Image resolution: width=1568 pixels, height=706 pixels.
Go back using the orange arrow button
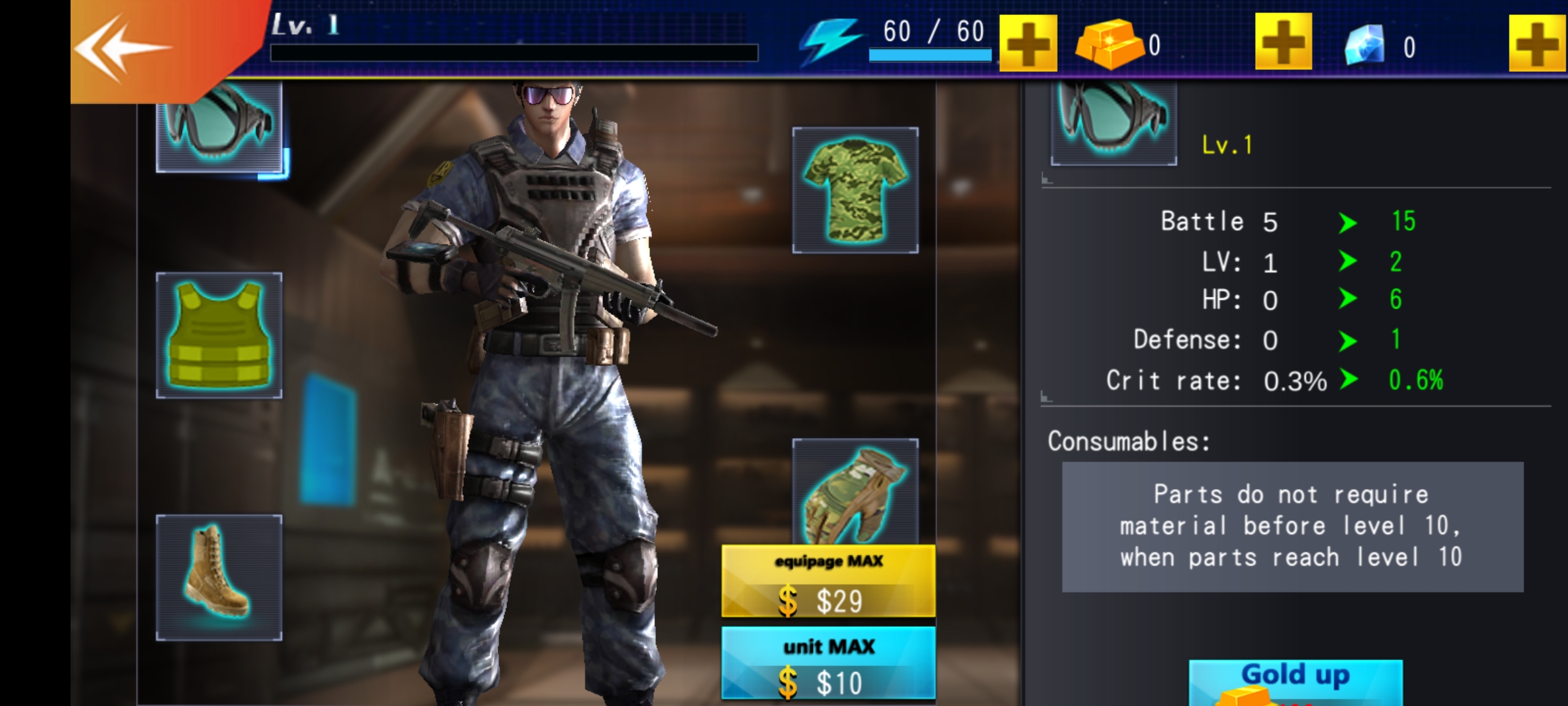point(124,49)
